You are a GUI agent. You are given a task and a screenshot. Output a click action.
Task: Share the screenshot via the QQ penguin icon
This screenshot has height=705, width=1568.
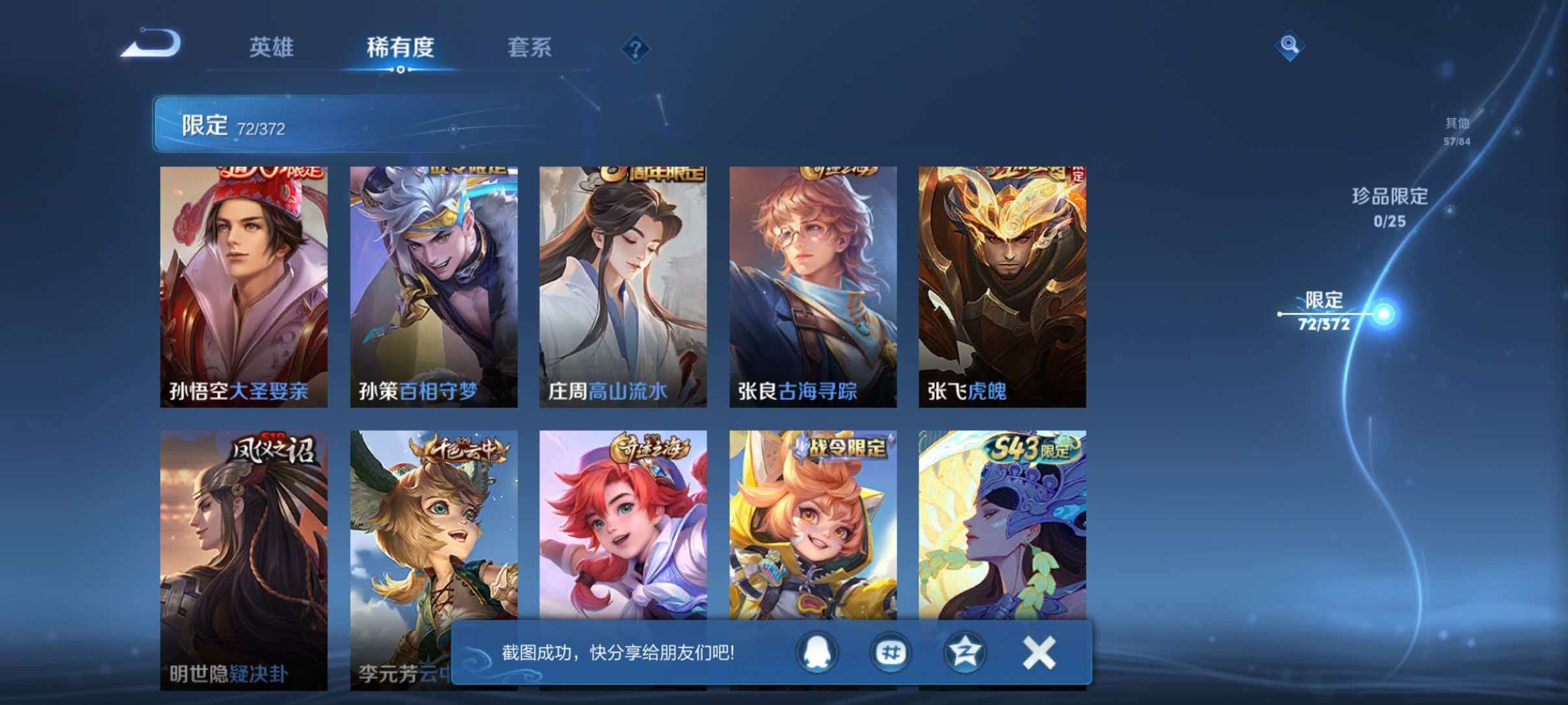(817, 654)
